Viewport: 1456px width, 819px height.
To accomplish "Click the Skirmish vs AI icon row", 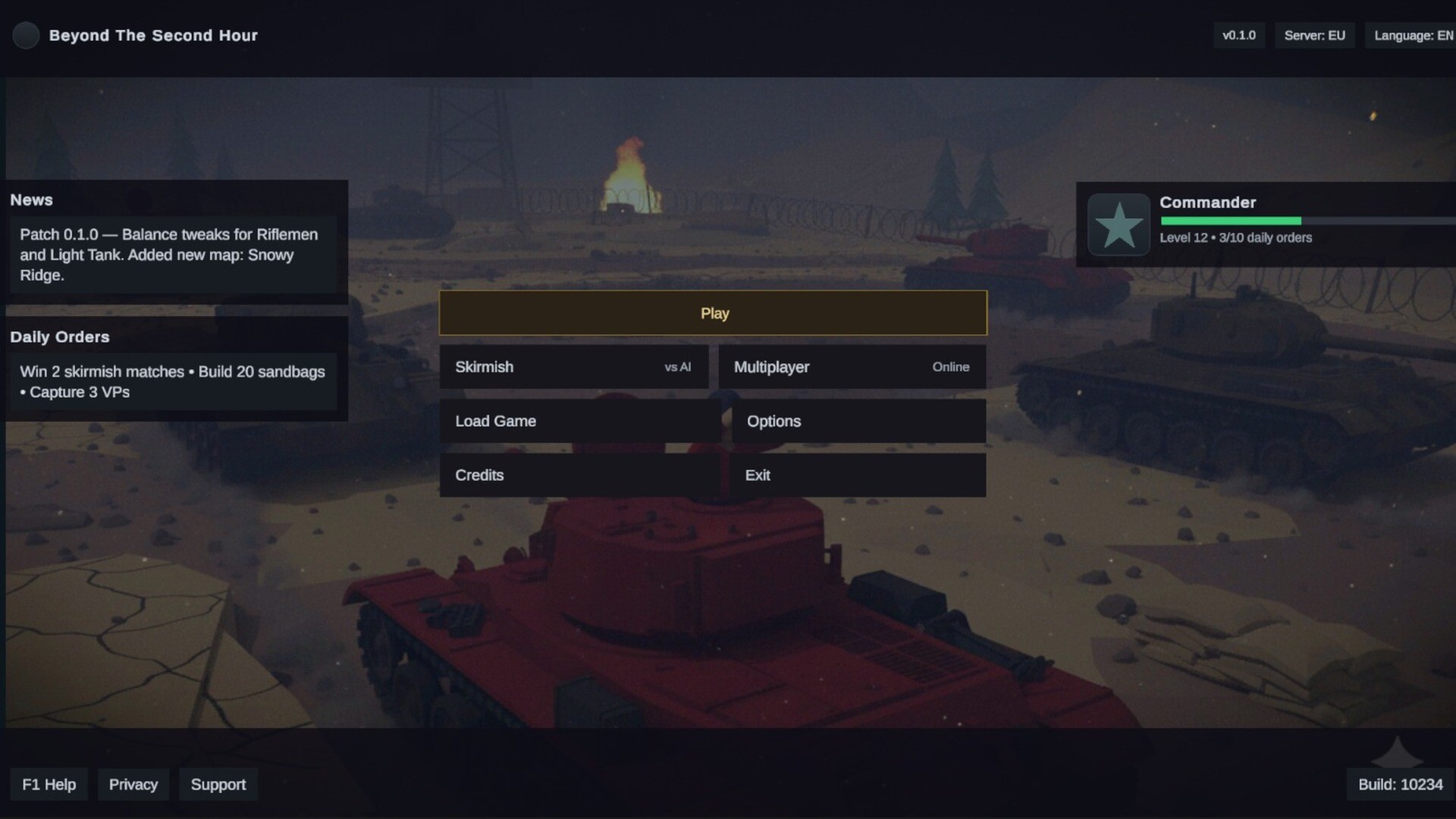I will pyautogui.click(x=574, y=367).
